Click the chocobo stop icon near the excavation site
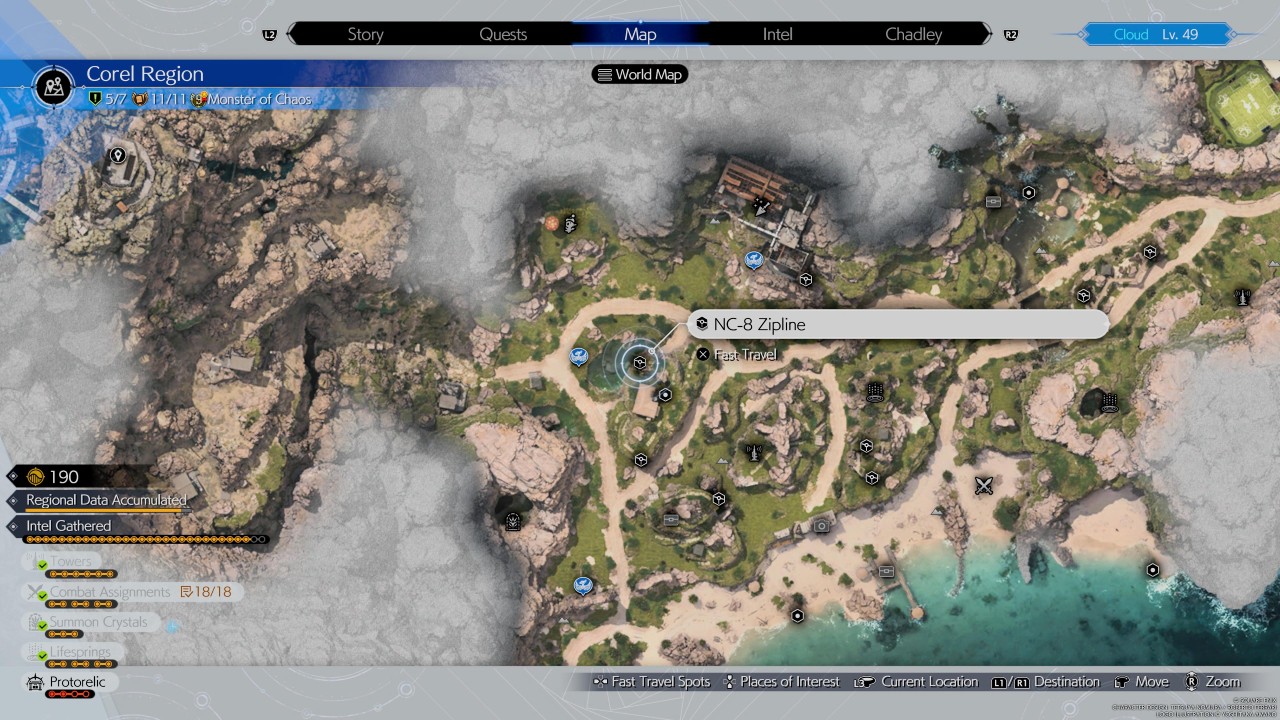Viewport: 1280px width, 720px height. (752, 260)
